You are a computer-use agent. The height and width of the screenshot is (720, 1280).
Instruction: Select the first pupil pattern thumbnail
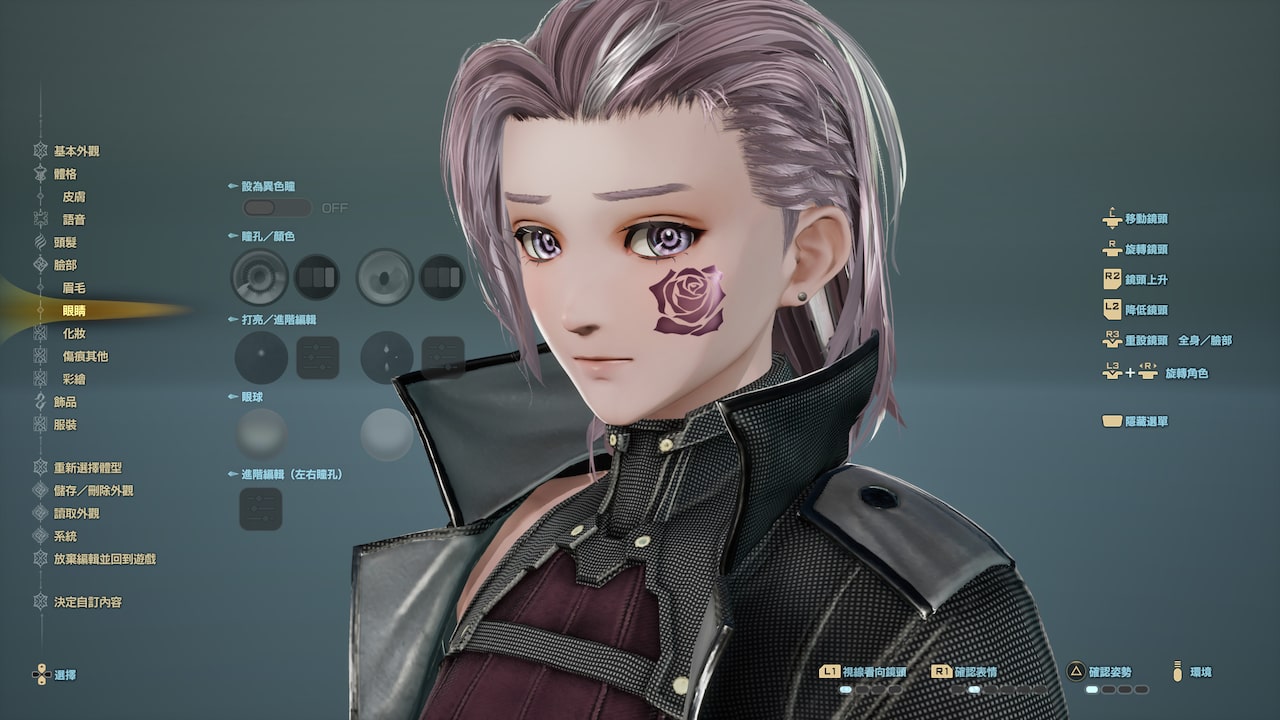pos(260,275)
